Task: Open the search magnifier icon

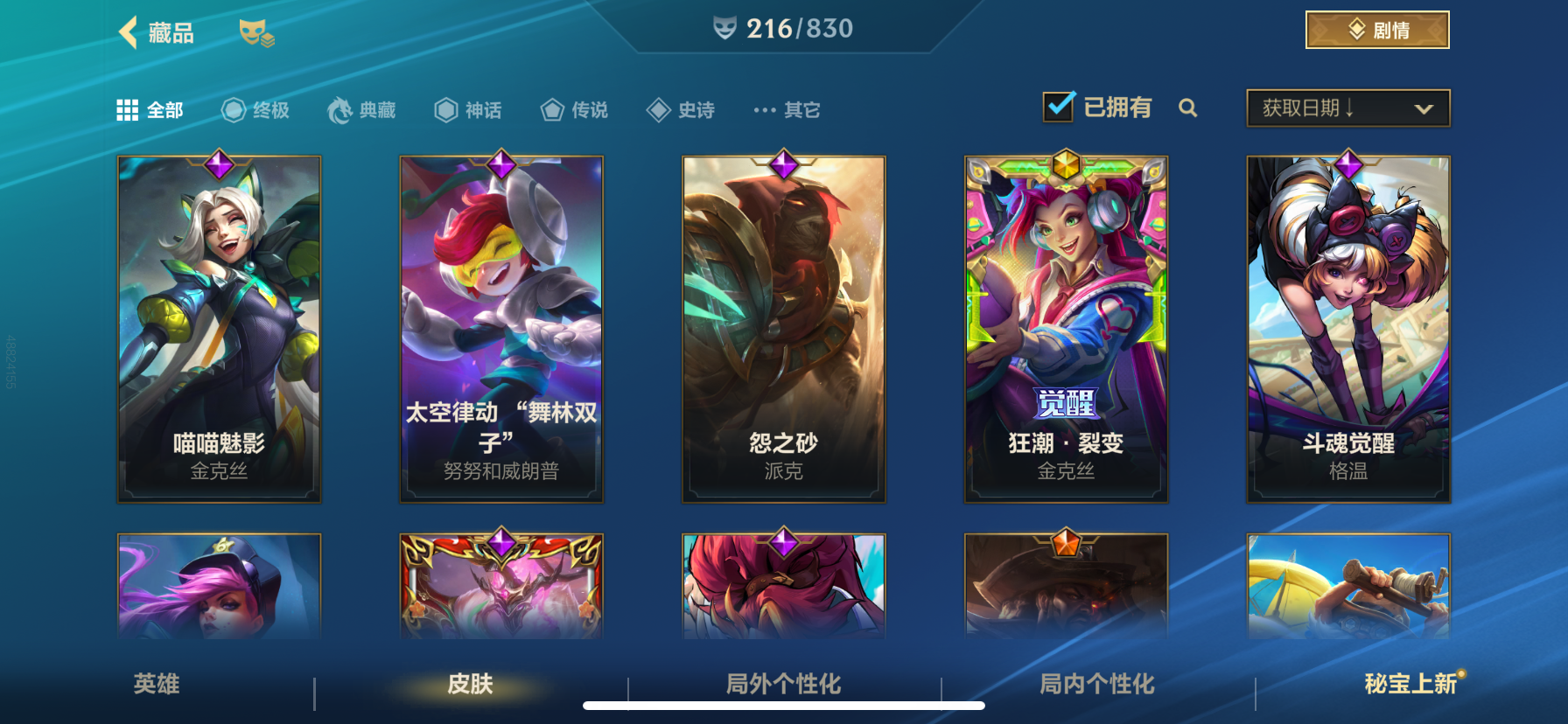Action: pos(1188,109)
